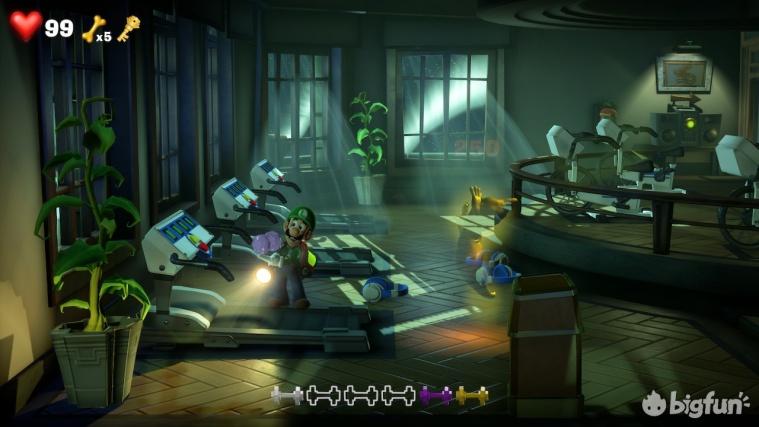Select the gold key icon
The height and width of the screenshot is (427, 759).
[x=127, y=27]
